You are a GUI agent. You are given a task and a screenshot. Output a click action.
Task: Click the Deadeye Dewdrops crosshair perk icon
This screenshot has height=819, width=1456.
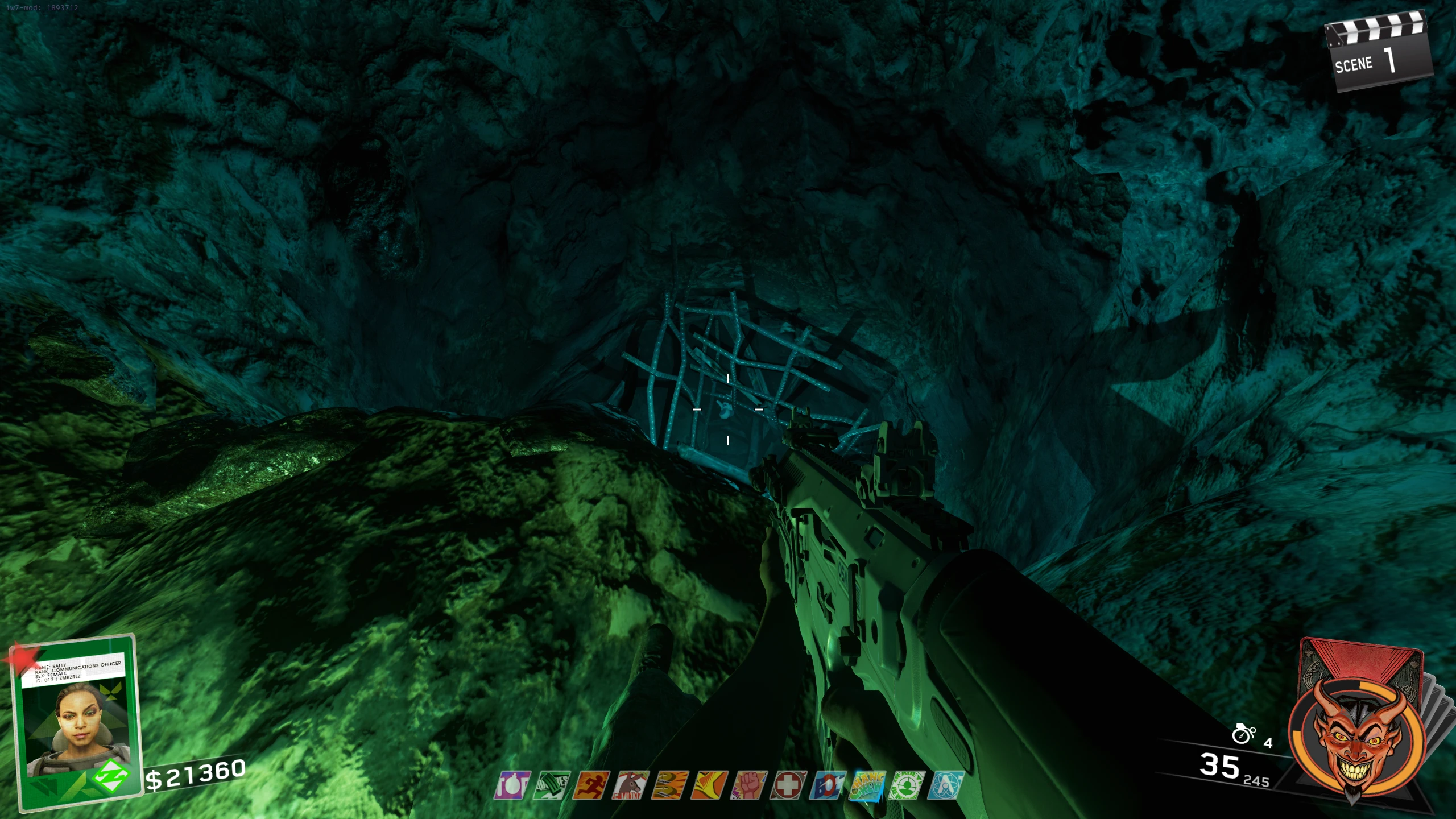point(907,785)
